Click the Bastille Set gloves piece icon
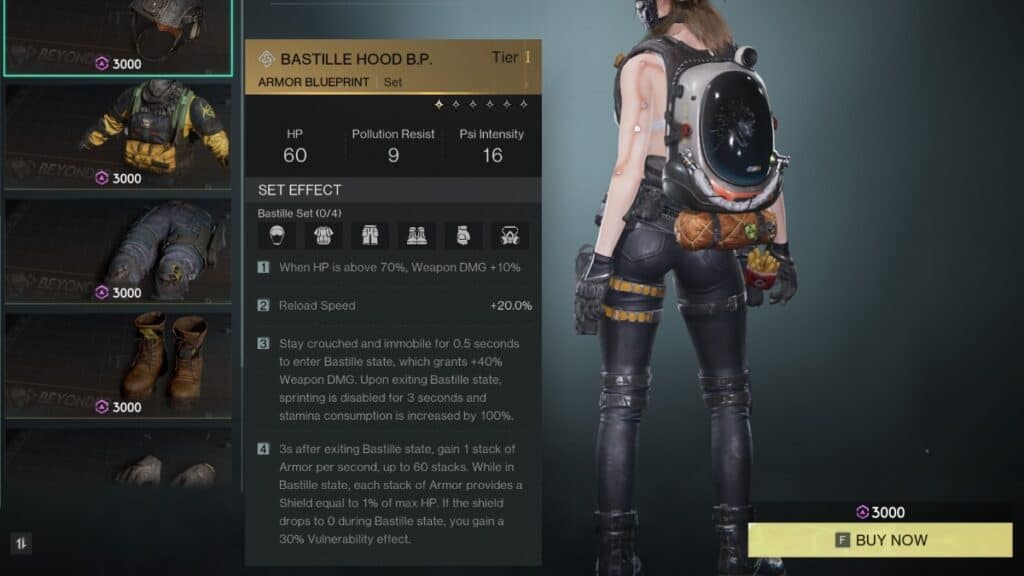This screenshot has height=576, width=1024. [x=464, y=236]
